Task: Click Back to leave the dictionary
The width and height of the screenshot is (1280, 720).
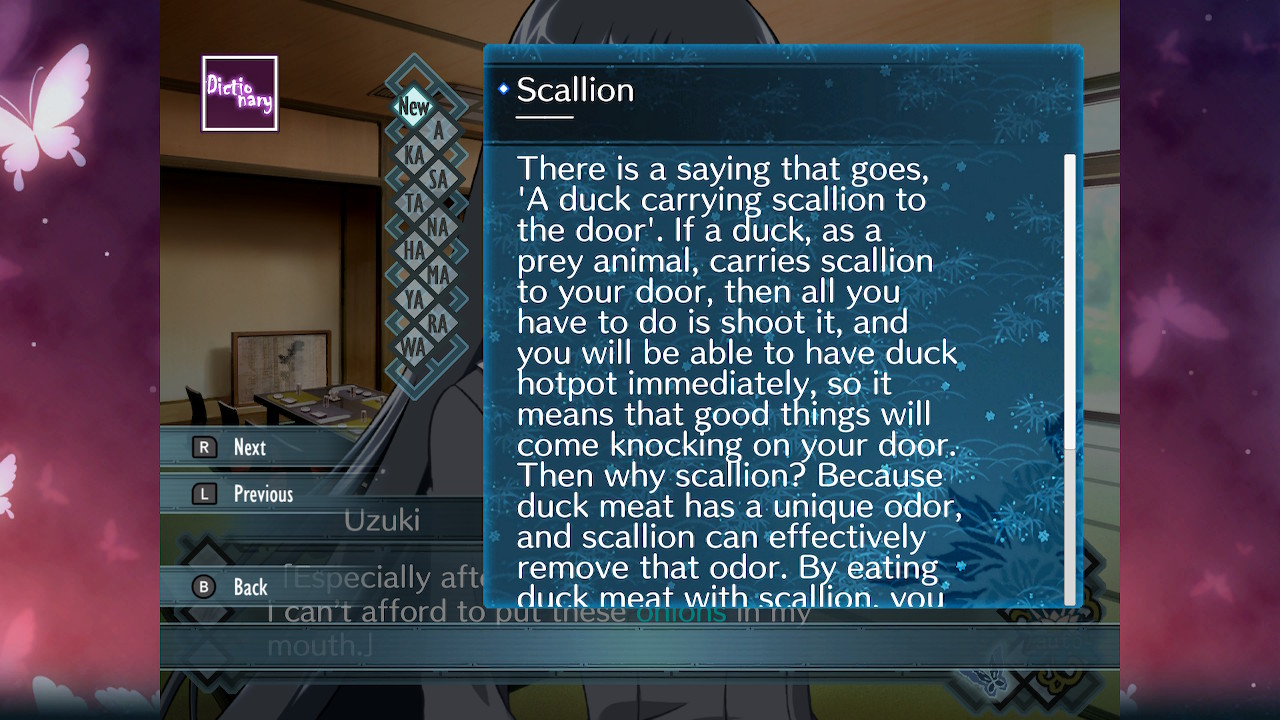Action: click(x=250, y=587)
